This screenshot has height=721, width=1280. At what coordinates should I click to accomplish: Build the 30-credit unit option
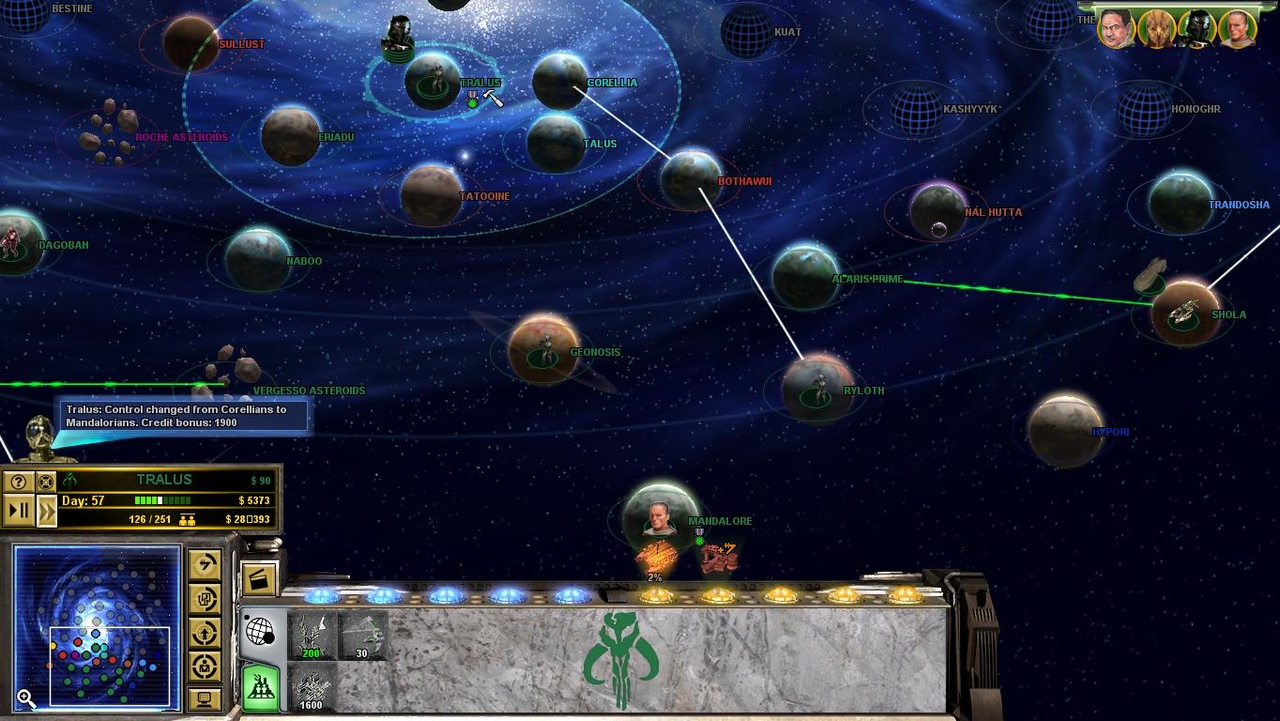click(x=362, y=636)
